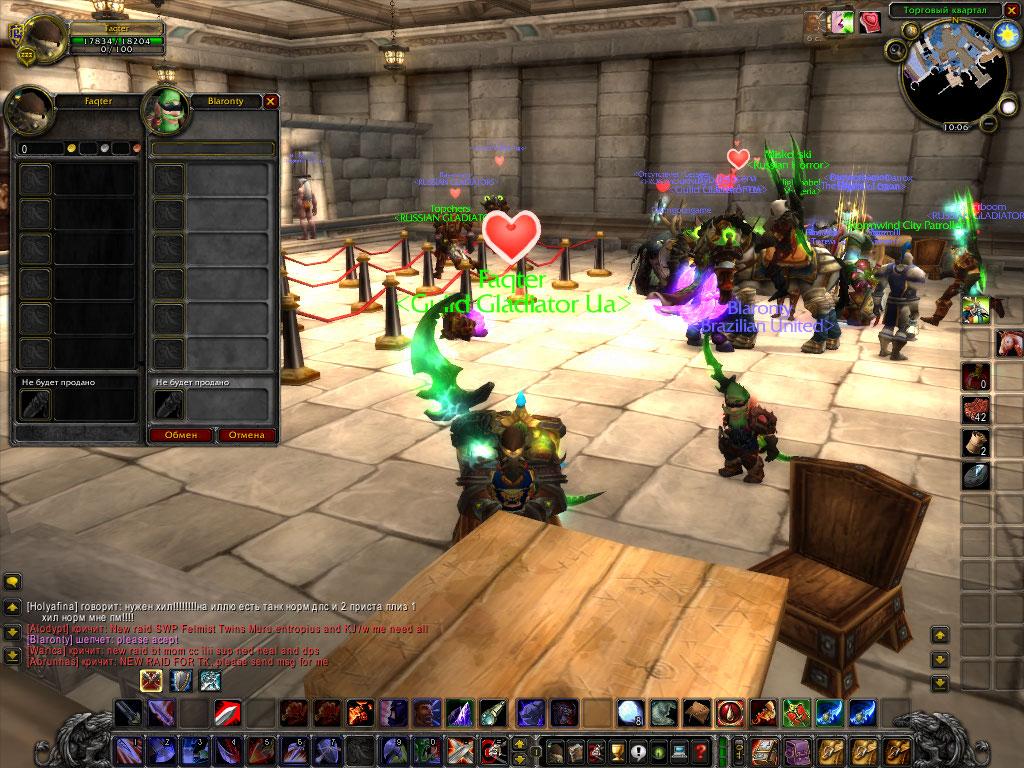Use the white orb item showing count 8
This screenshot has width=1024, height=768.
[629, 712]
